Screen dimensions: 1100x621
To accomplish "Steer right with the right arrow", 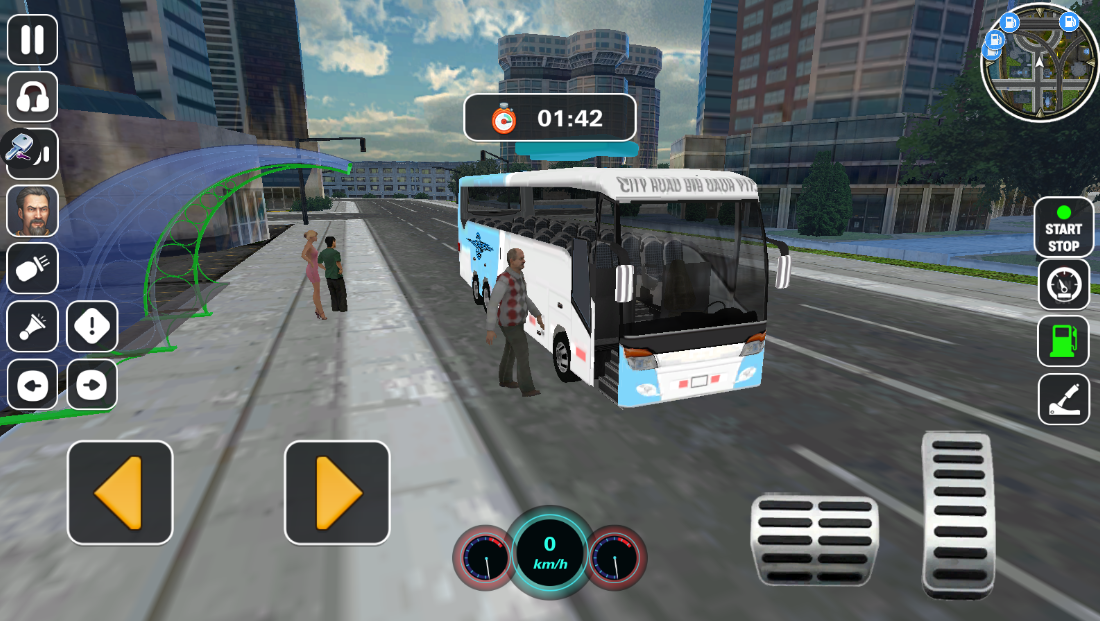I will click(337, 493).
